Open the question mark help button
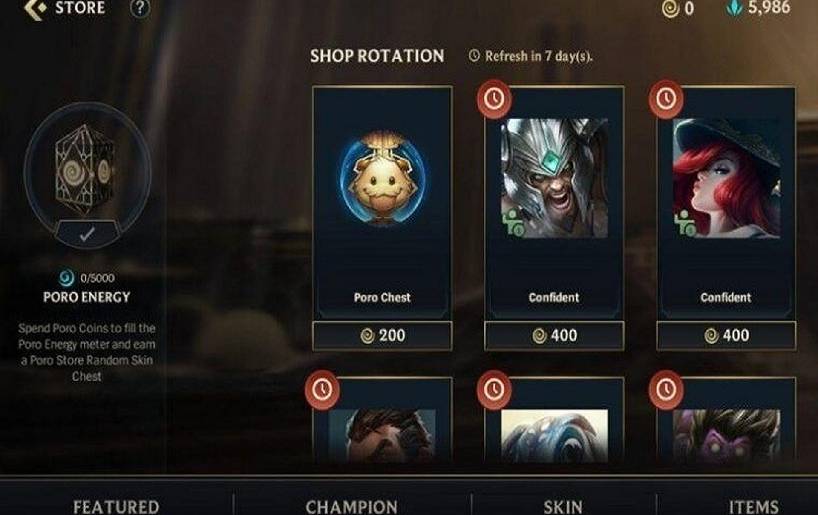Image resolution: width=818 pixels, height=515 pixels. coord(141,9)
